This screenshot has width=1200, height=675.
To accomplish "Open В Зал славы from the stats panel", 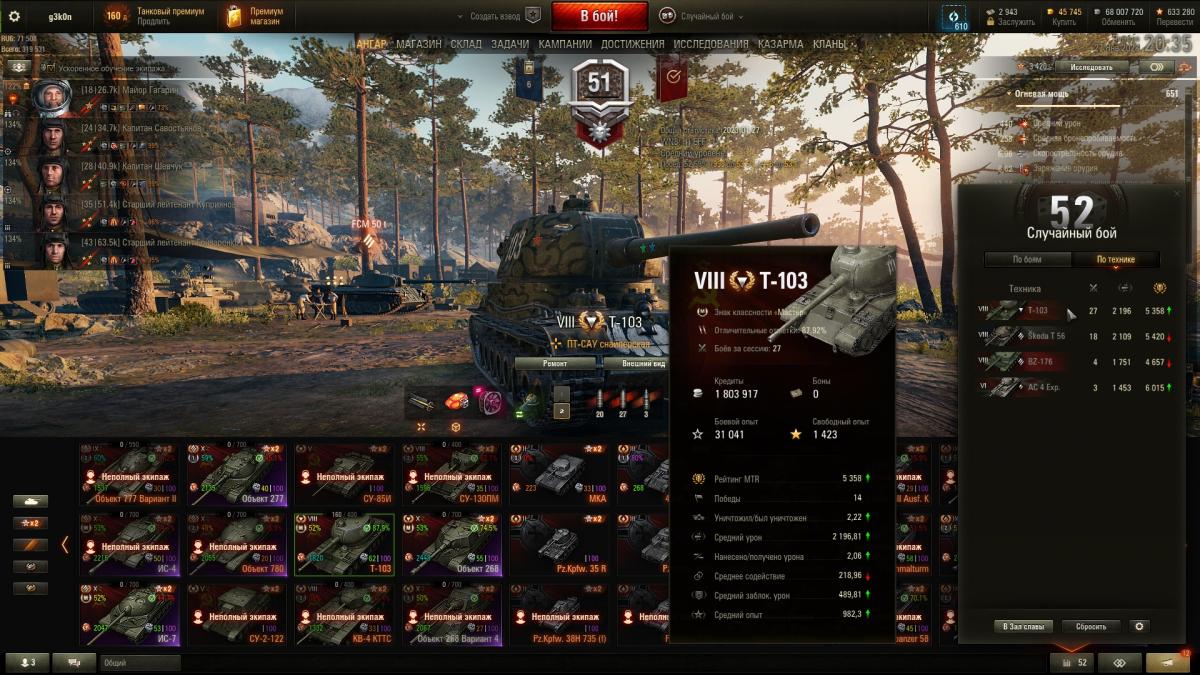I will click(x=1024, y=626).
